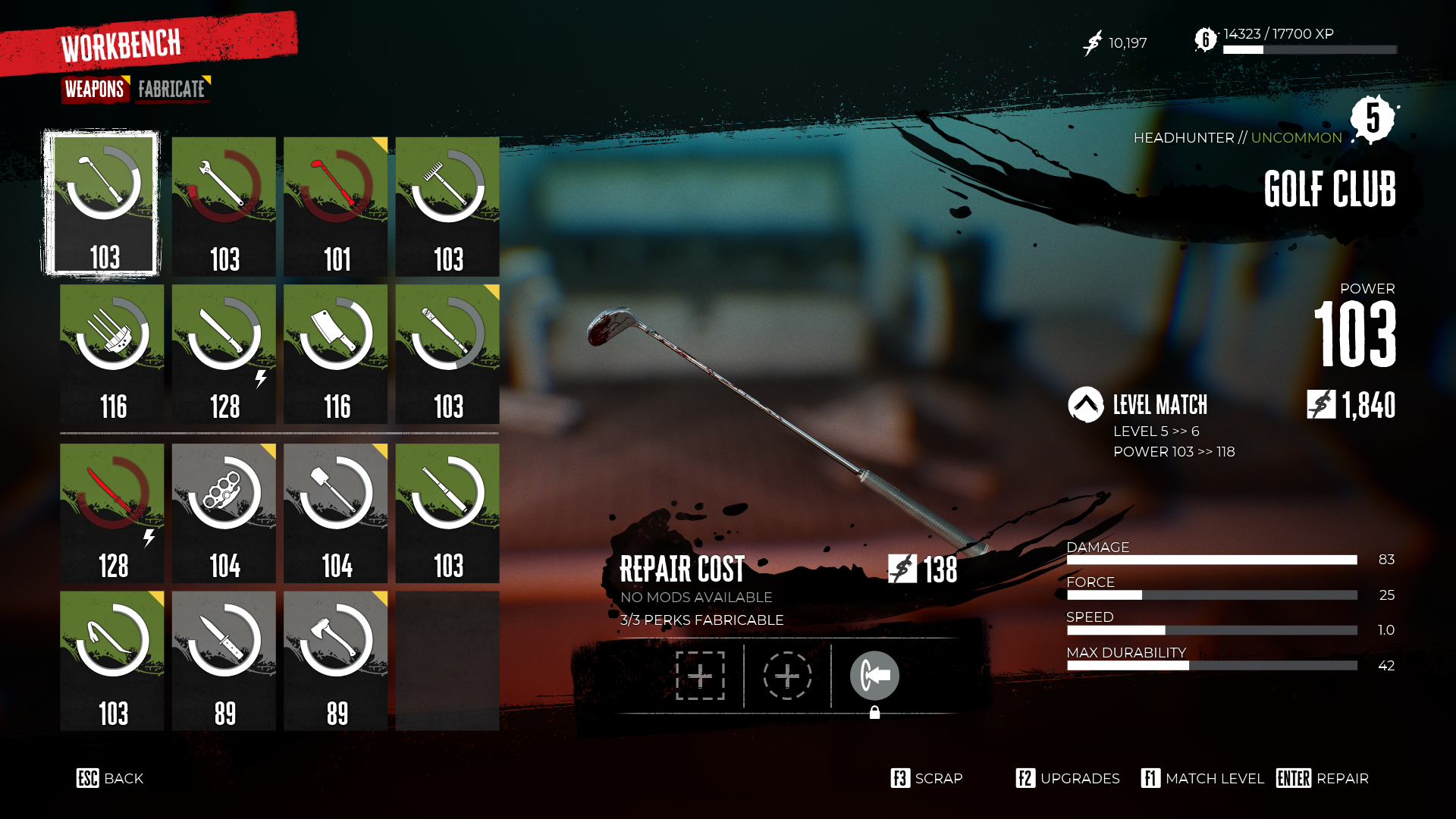Go back from the workbench
This screenshot has height=819, width=1456.
pos(110,779)
